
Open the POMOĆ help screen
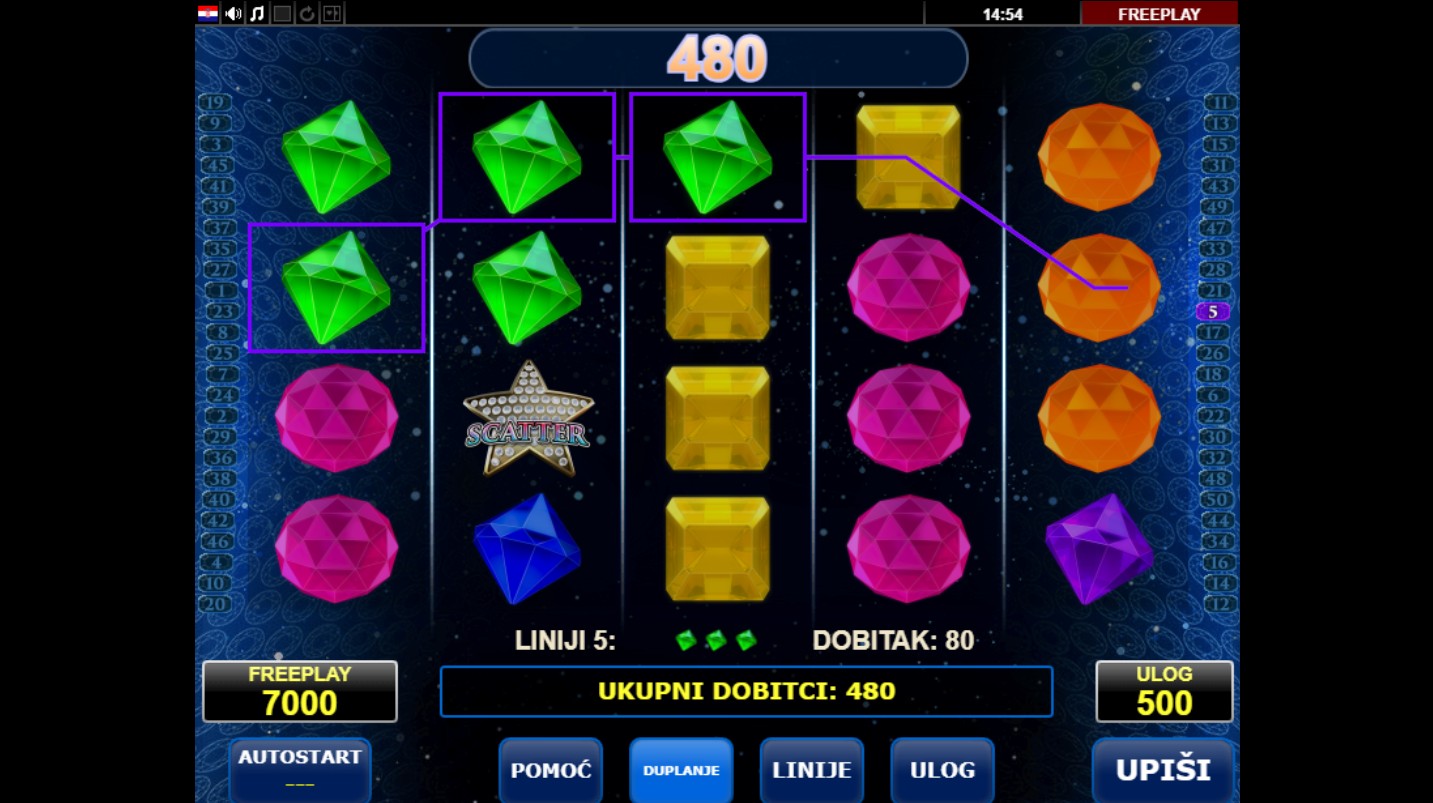[x=551, y=771]
